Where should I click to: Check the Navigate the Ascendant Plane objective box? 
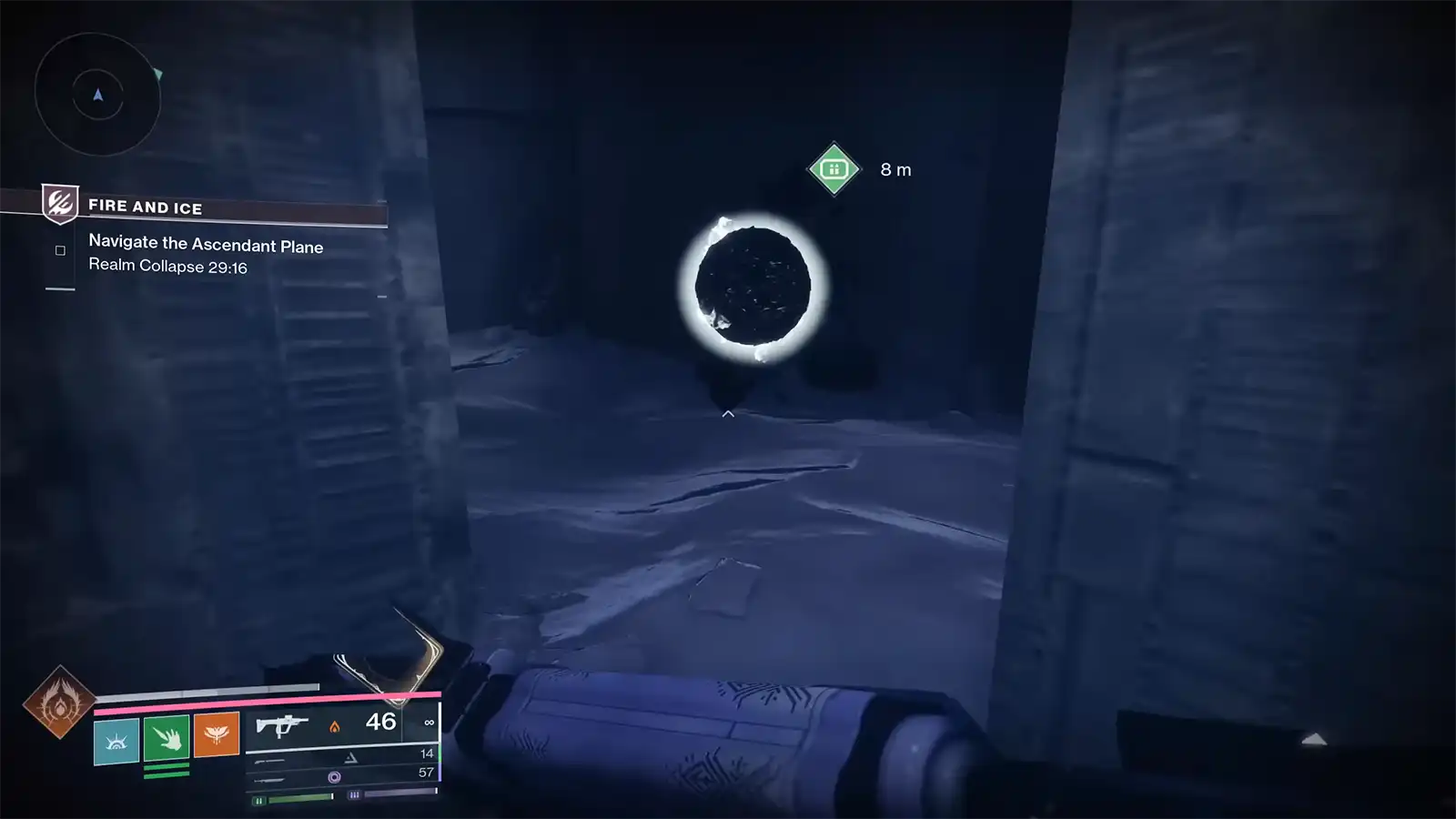click(x=60, y=248)
